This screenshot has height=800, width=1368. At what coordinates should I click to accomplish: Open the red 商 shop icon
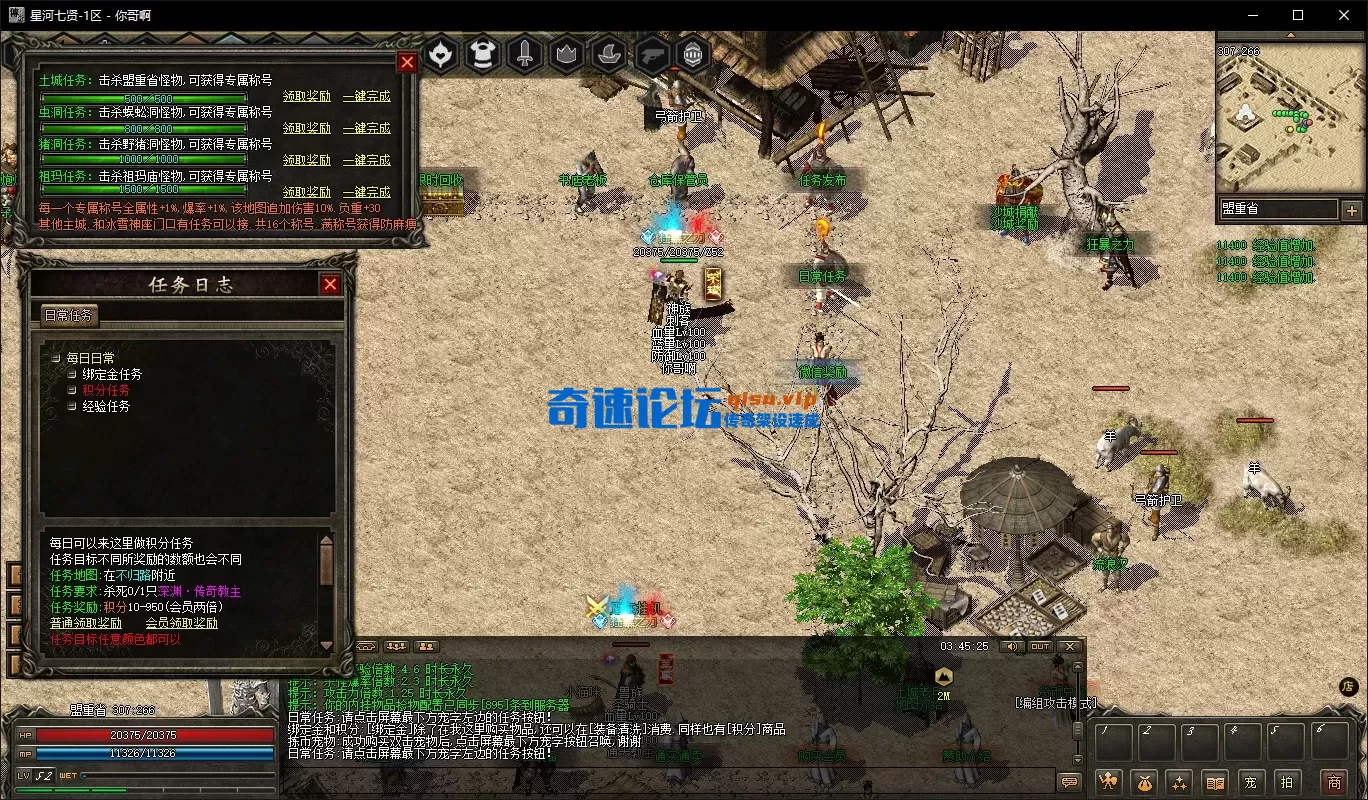click(1334, 782)
